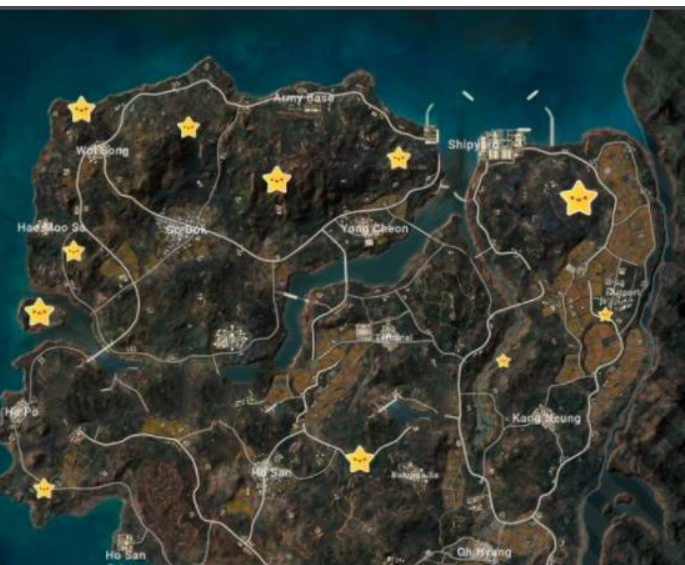Select the star marker east of Ho San
This screenshot has width=685, height=565.
tap(360, 459)
